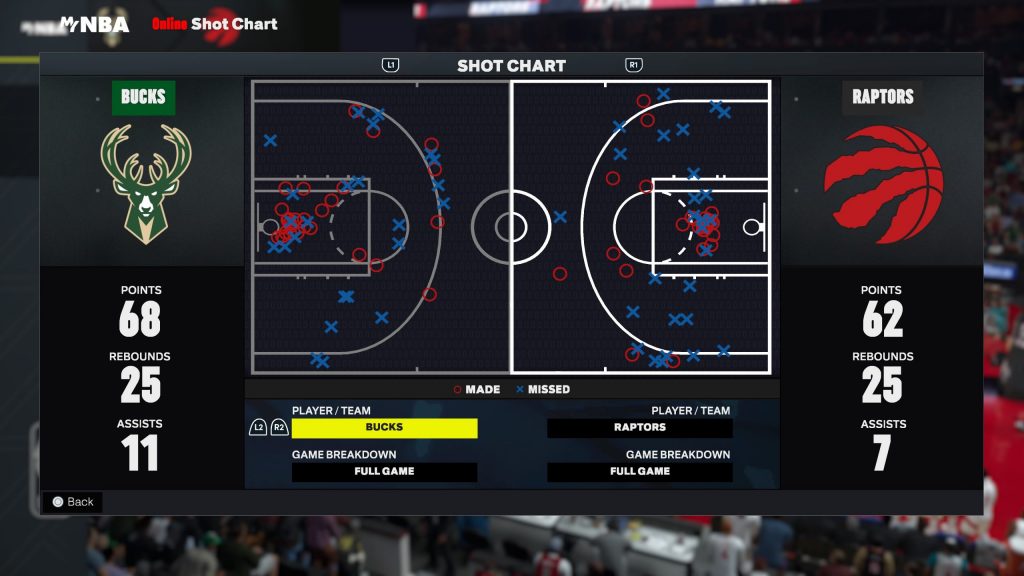Viewport: 1024px width, 576px height.
Task: Change the Raptors FULL GAME breakdown
Action: 640,472
